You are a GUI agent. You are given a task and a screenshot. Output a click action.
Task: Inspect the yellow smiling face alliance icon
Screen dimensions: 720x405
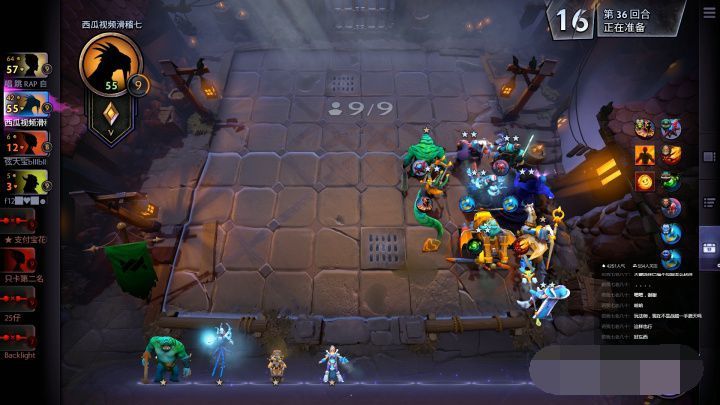[x=643, y=181]
